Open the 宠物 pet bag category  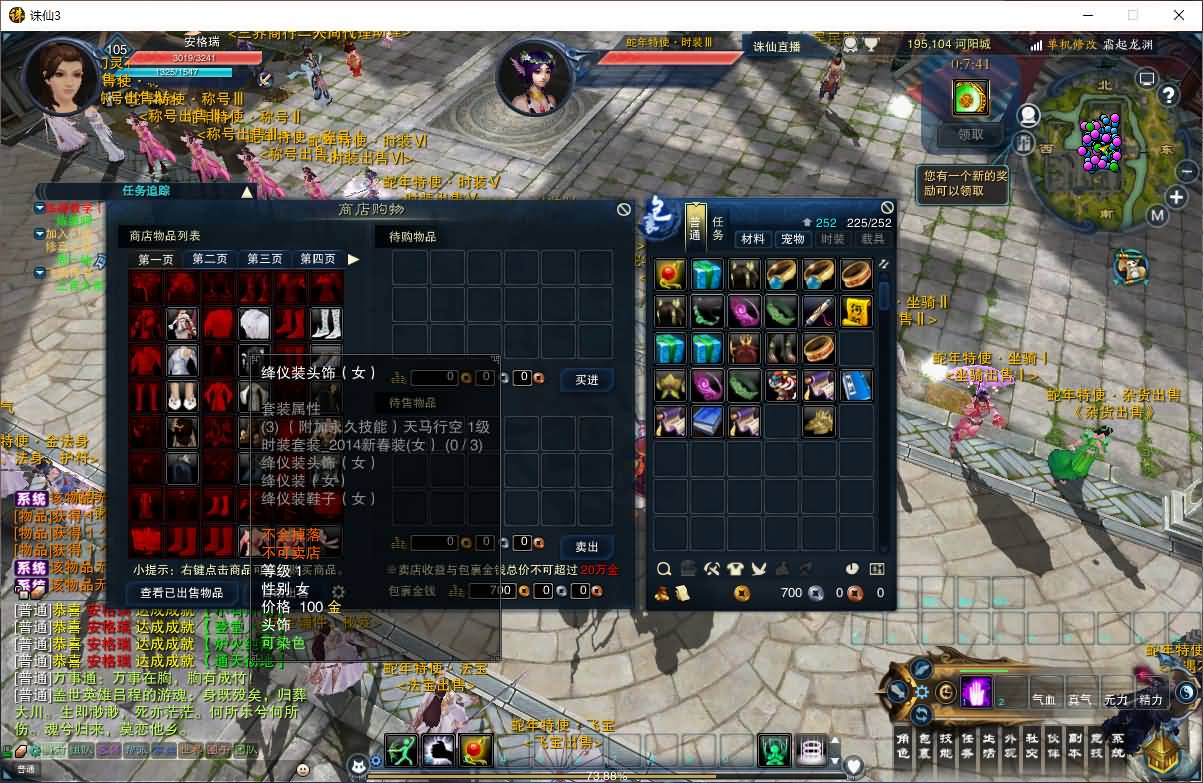tap(793, 239)
